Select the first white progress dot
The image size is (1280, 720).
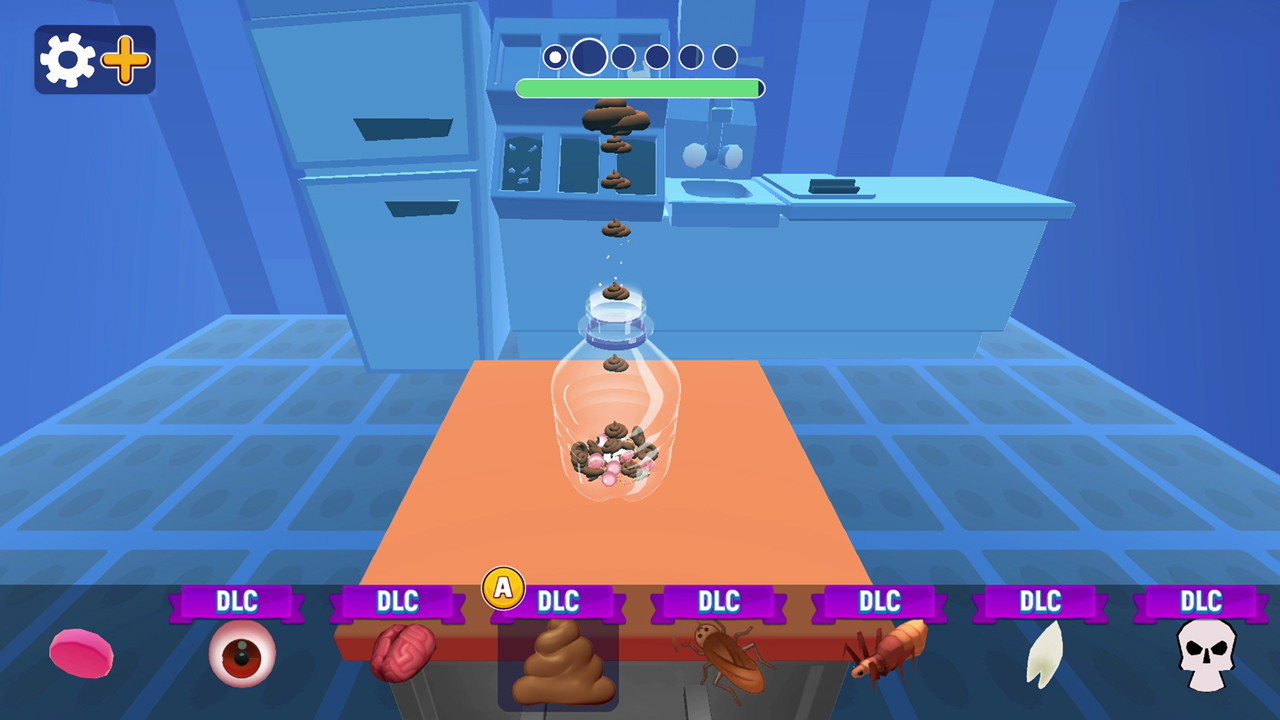555,57
